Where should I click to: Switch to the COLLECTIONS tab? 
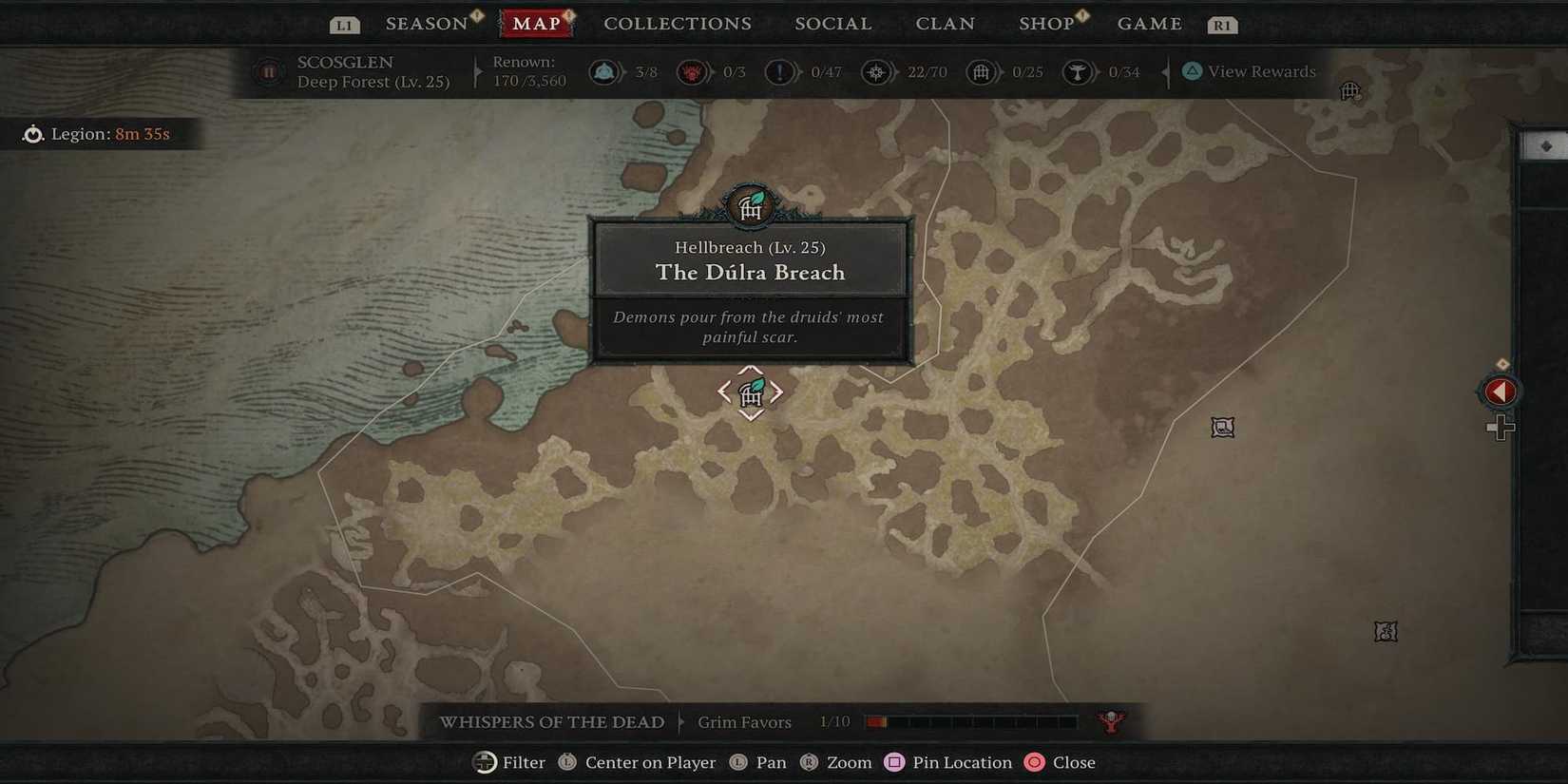(x=677, y=23)
